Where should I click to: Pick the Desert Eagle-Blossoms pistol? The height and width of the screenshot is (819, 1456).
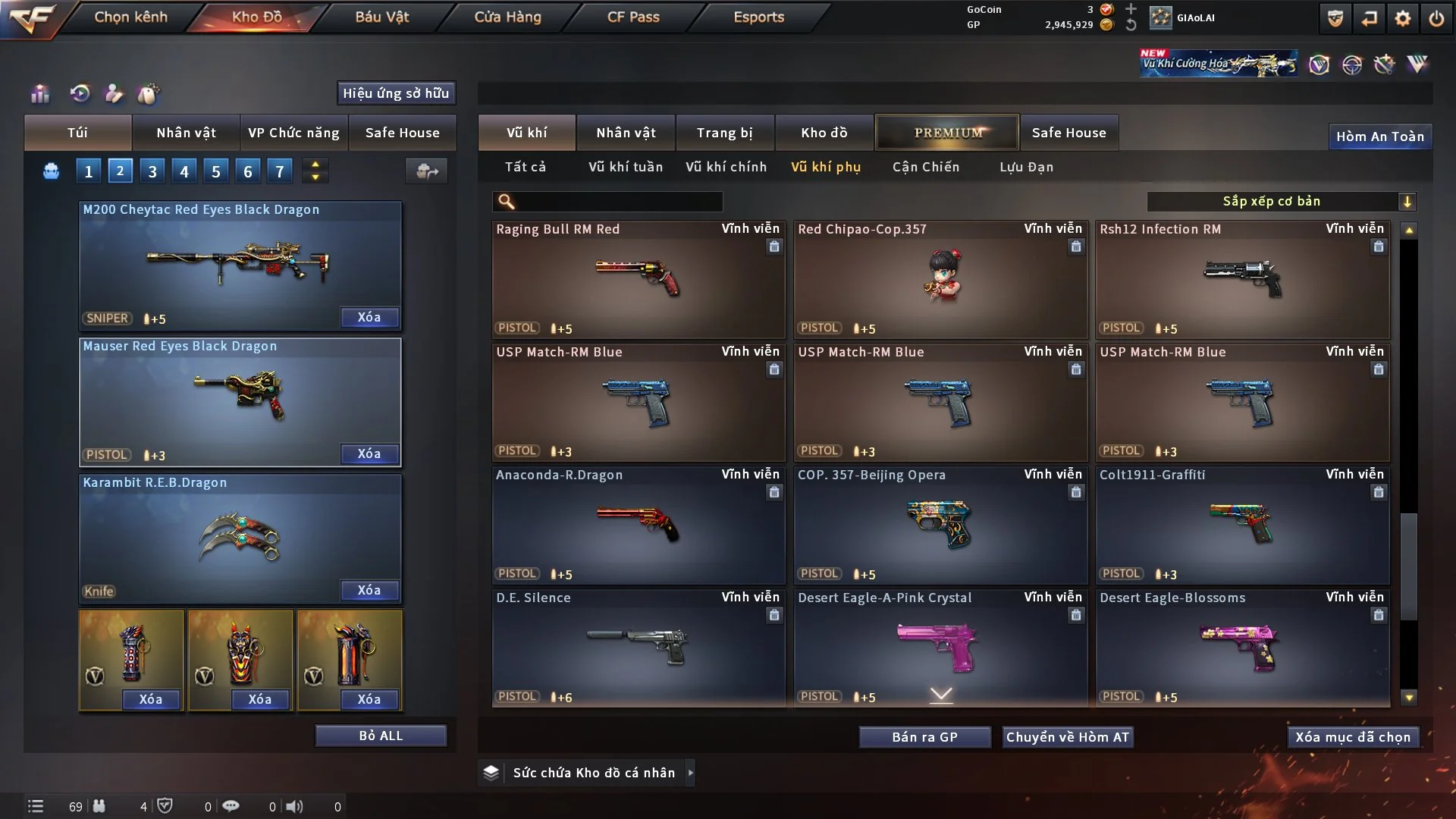pos(1241,648)
